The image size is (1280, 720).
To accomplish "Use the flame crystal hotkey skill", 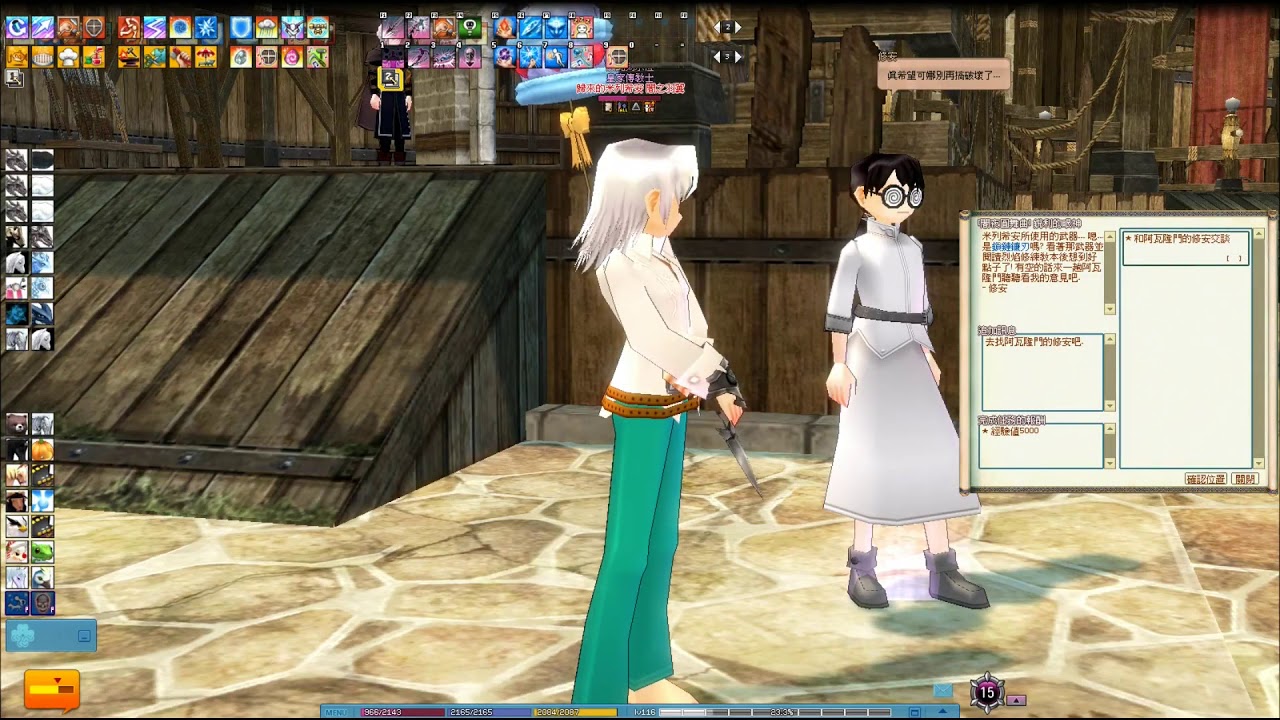I will pyautogui.click(x=506, y=28).
